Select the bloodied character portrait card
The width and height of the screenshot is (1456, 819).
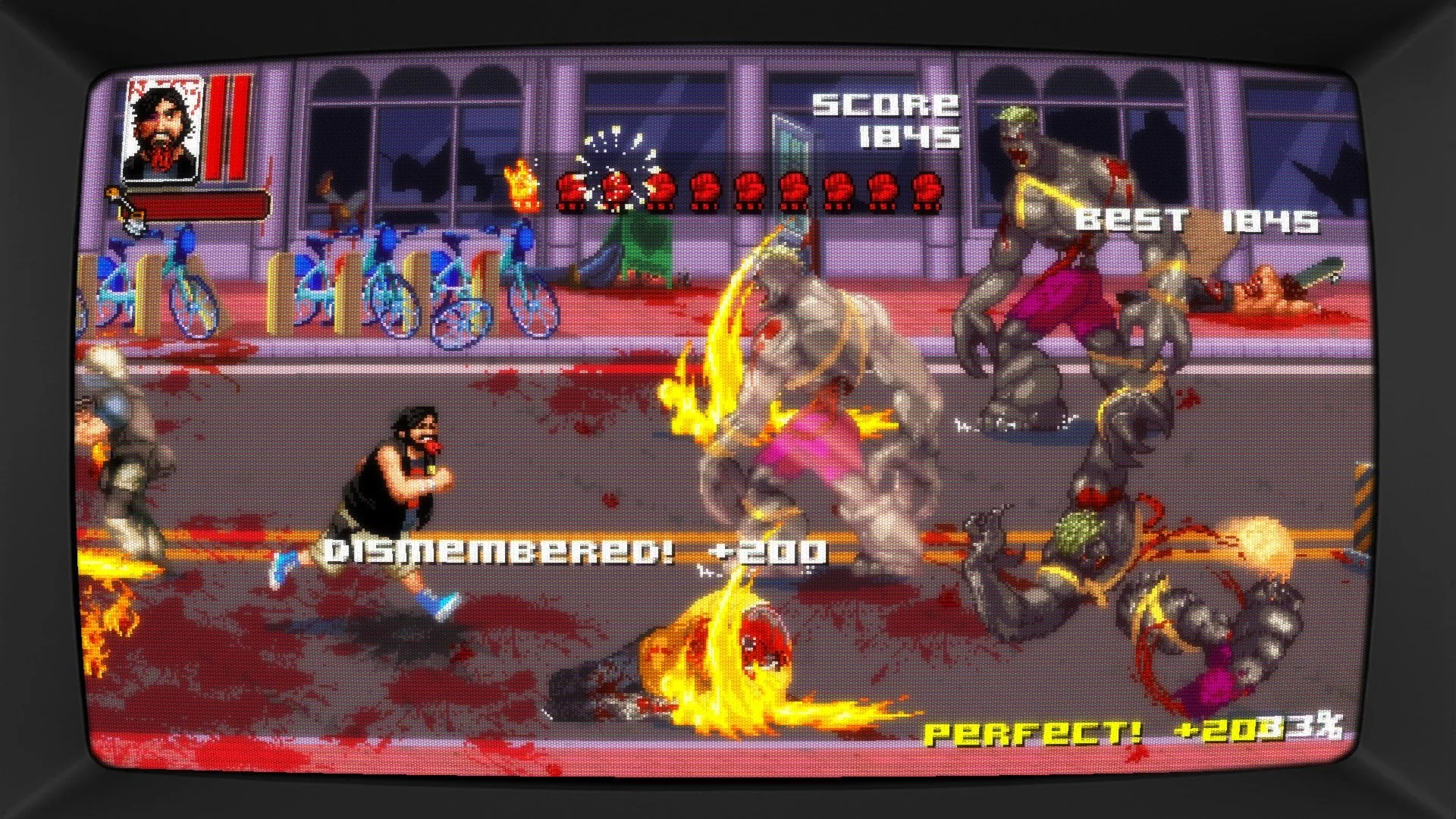pos(163,129)
